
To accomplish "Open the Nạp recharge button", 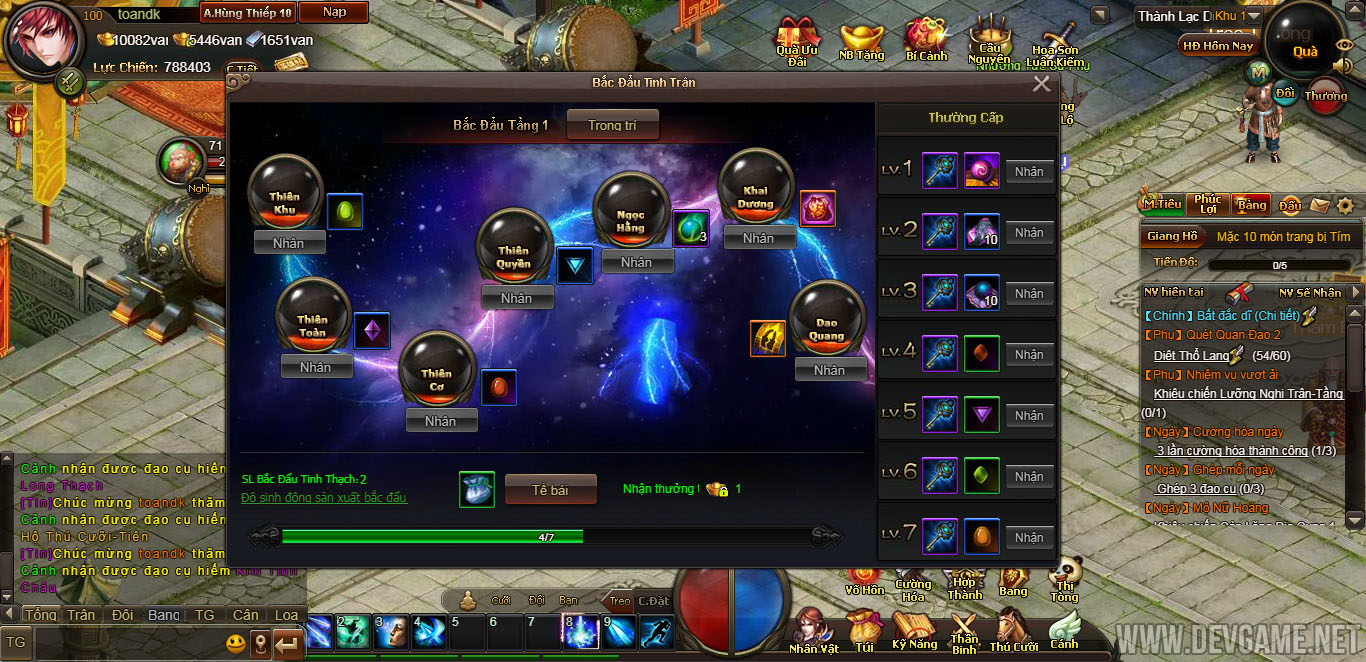I will click(335, 12).
